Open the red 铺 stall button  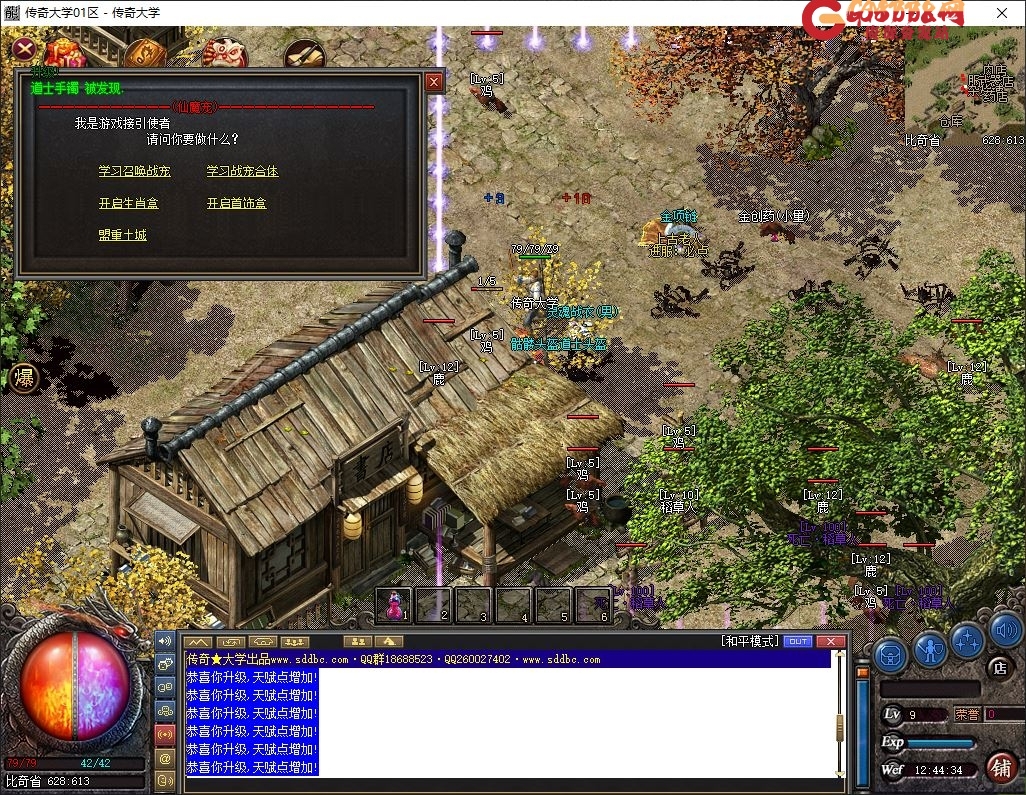click(999, 767)
